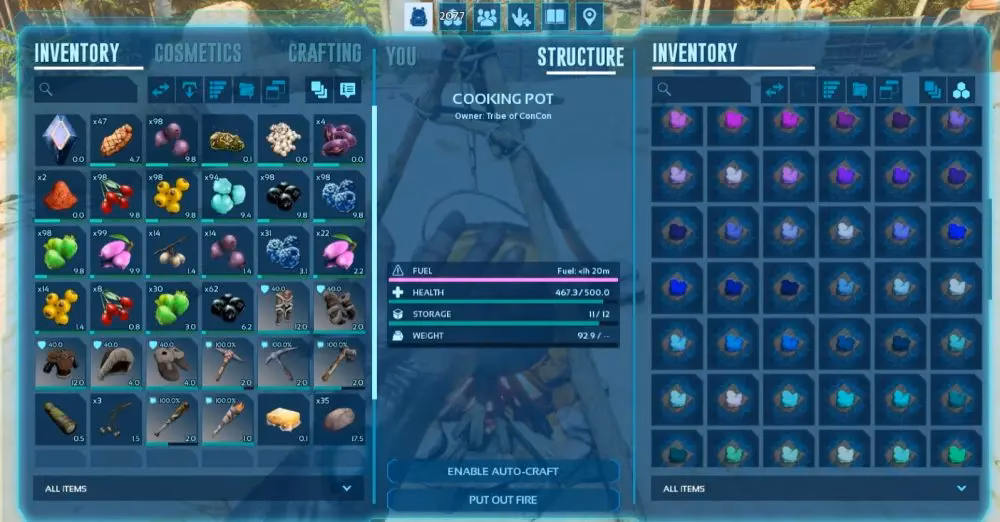Screen dimensions: 1000x522
Task: Put out the cooking pot fire
Action: pos(502,499)
